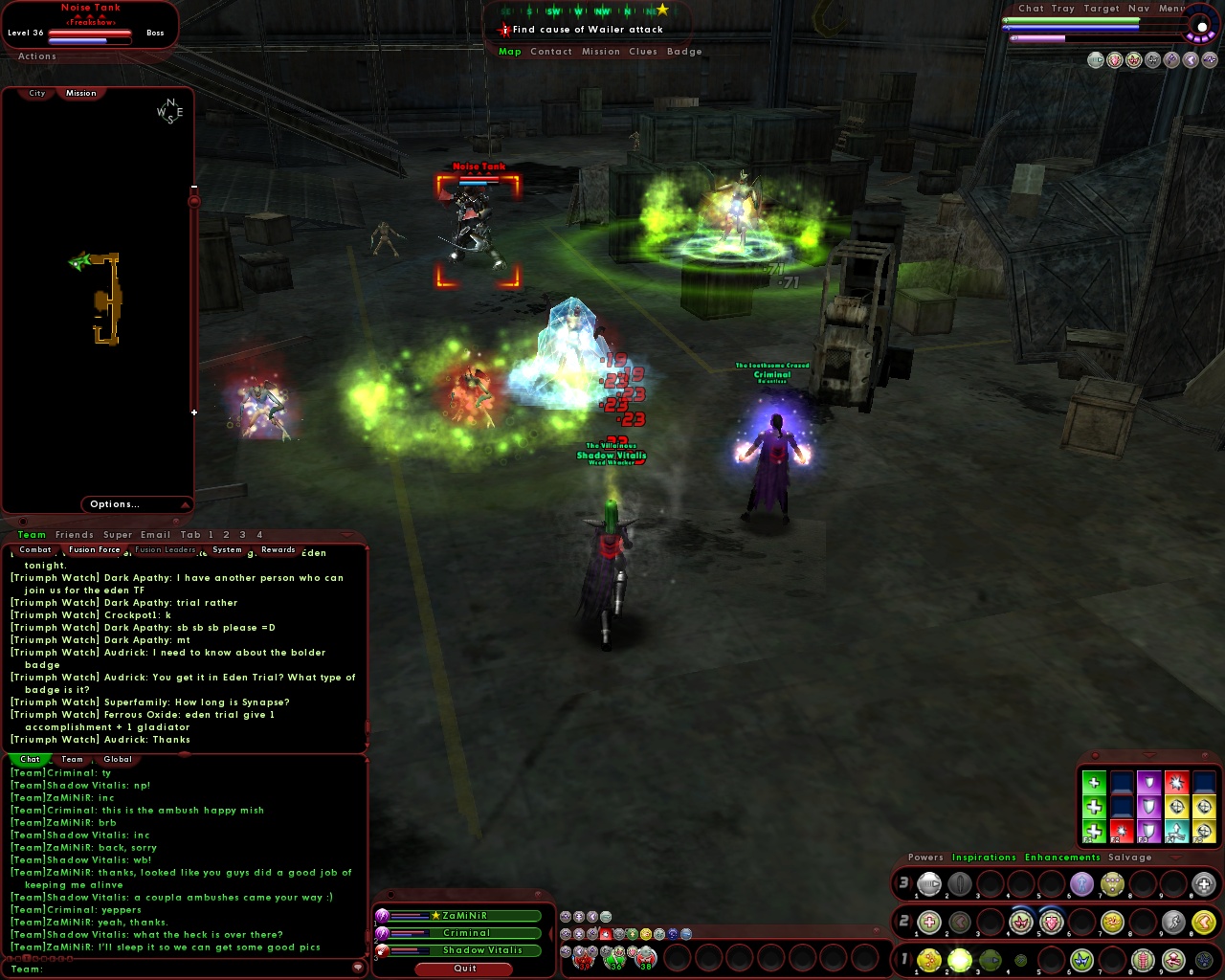This screenshot has width=1225, height=980.
Task: Click the Sprint running-figure power in tray 2
Action: [1172, 922]
